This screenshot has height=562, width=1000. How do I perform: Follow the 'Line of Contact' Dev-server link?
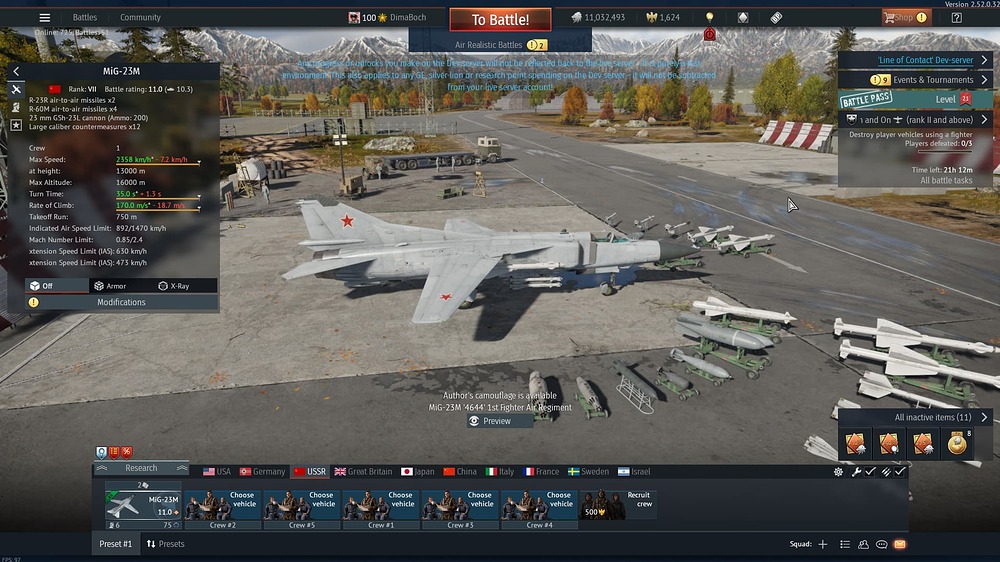tap(925, 60)
